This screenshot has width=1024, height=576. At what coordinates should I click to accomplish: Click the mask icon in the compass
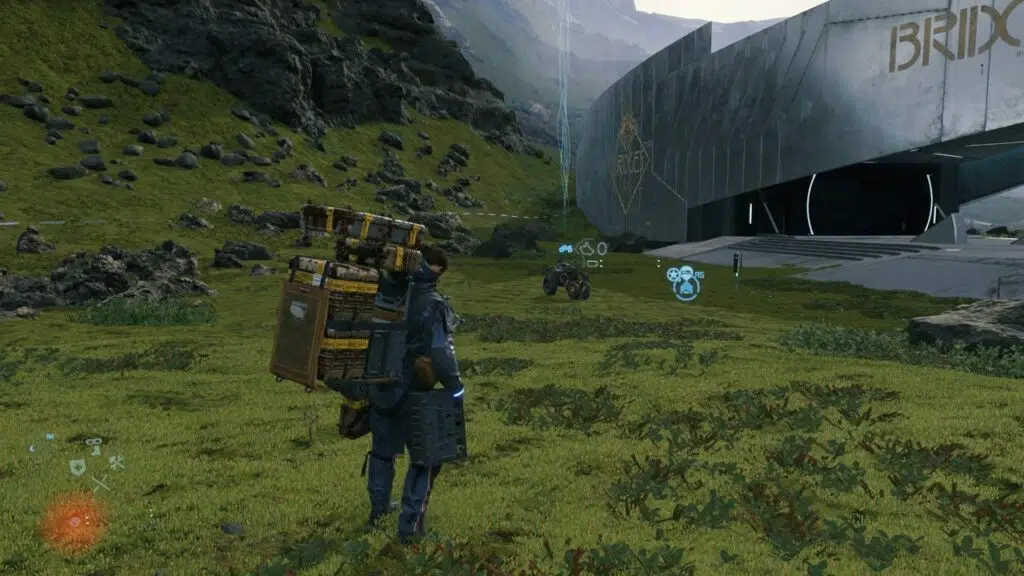[94, 442]
